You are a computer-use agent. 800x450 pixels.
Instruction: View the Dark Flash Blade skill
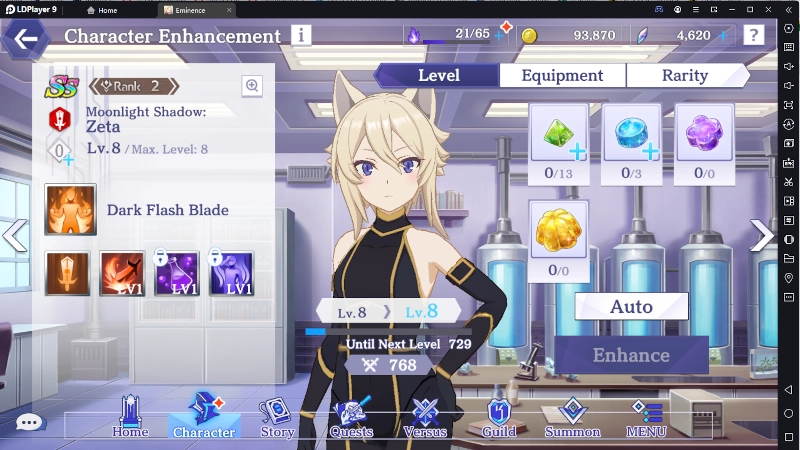[x=71, y=210]
